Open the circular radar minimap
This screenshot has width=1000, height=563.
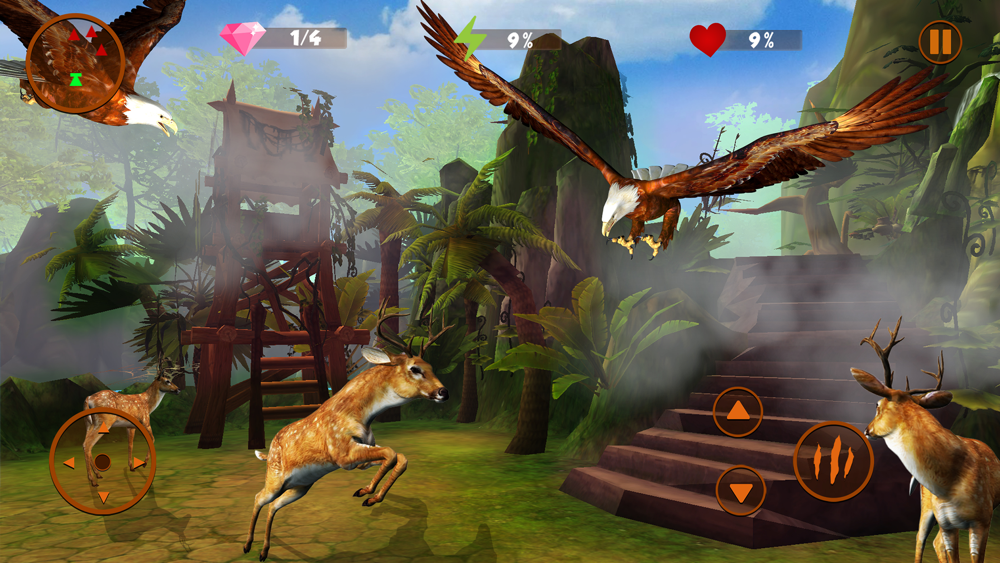(76, 64)
